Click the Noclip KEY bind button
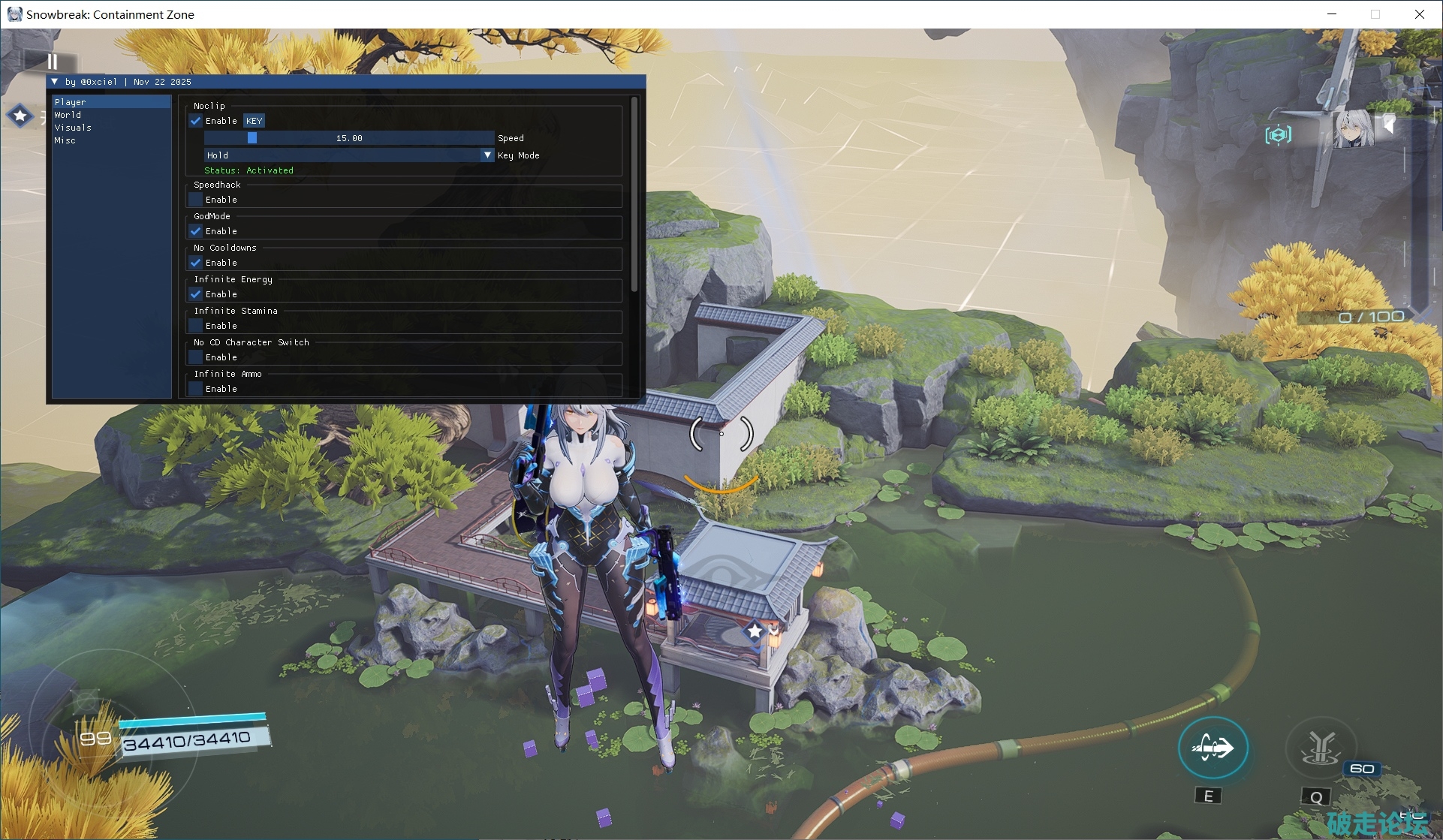The height and width of the screenshot is (840, 1443). pyautogui.click(x=254, y=121)
